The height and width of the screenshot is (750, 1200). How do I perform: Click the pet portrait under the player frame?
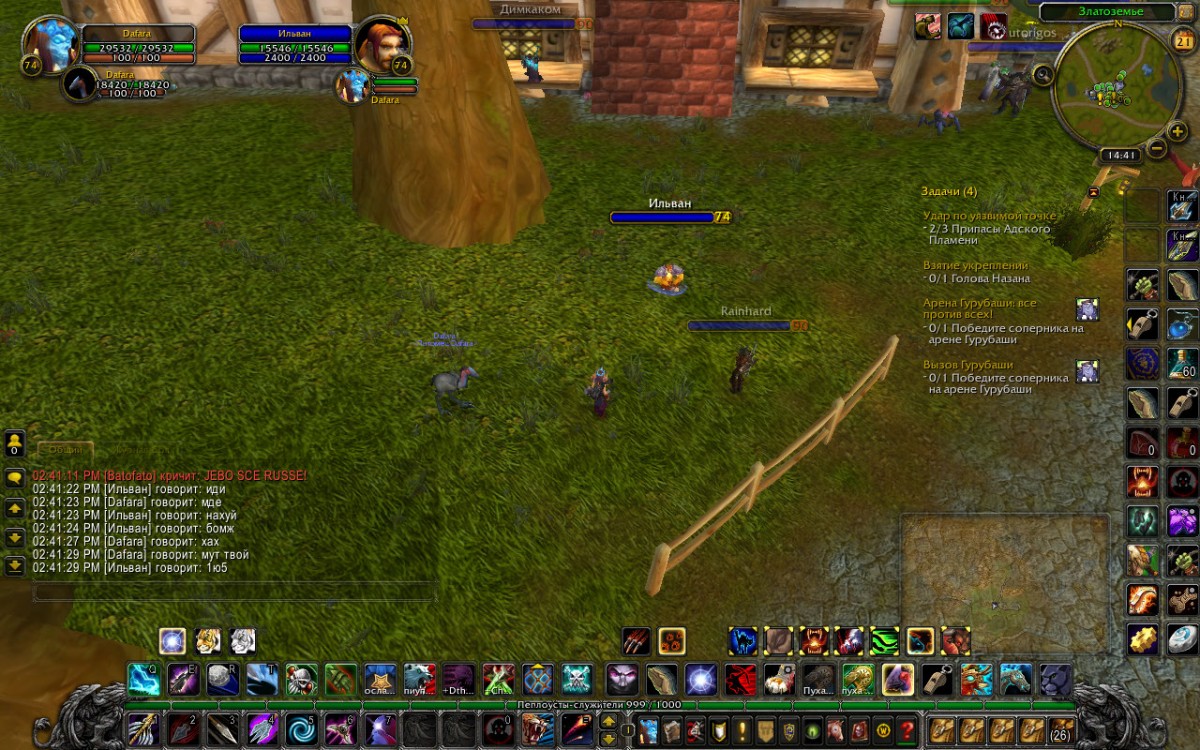80,85
